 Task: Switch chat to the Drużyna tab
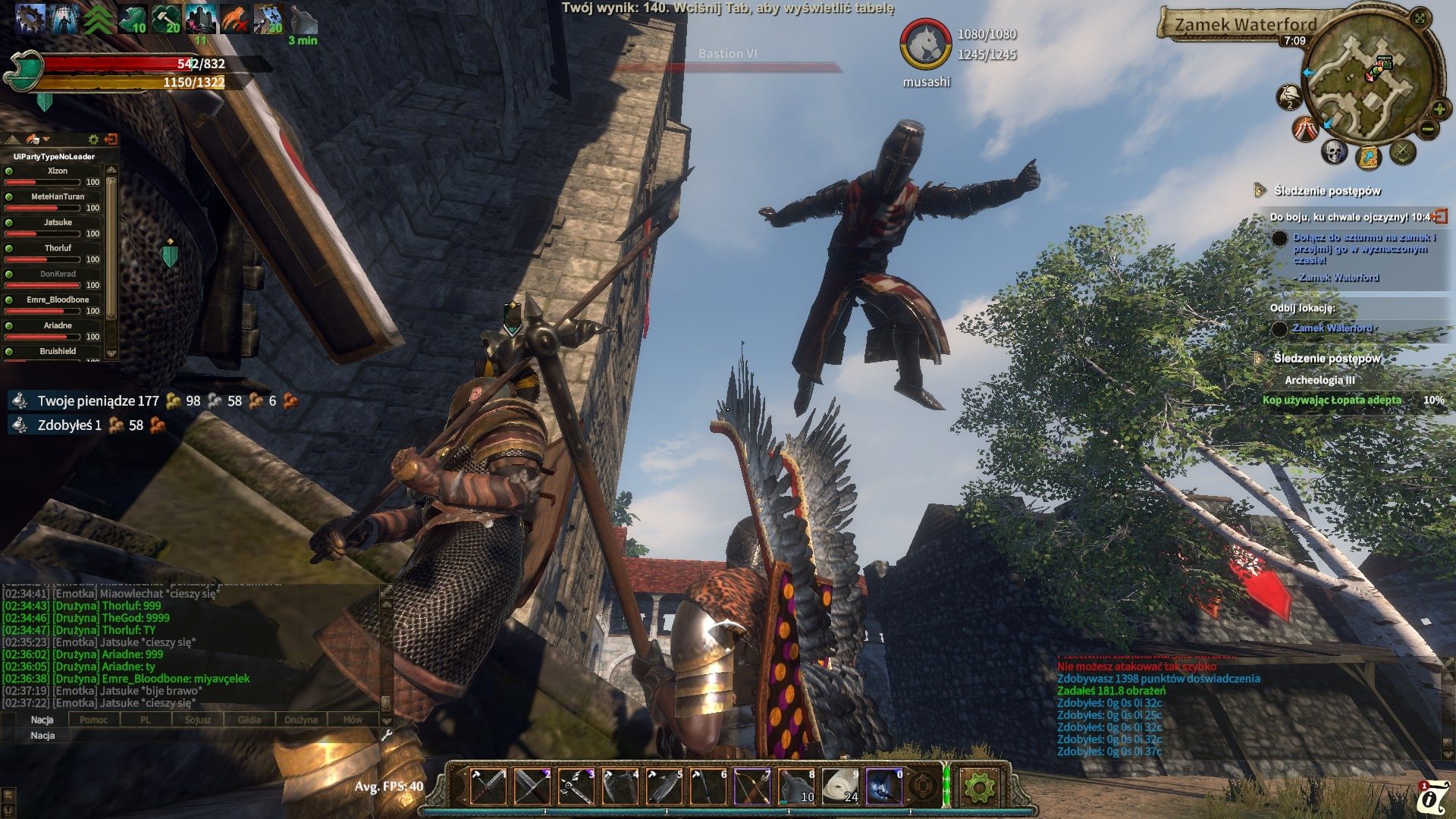pyautogui.click(x=301, y=720)
